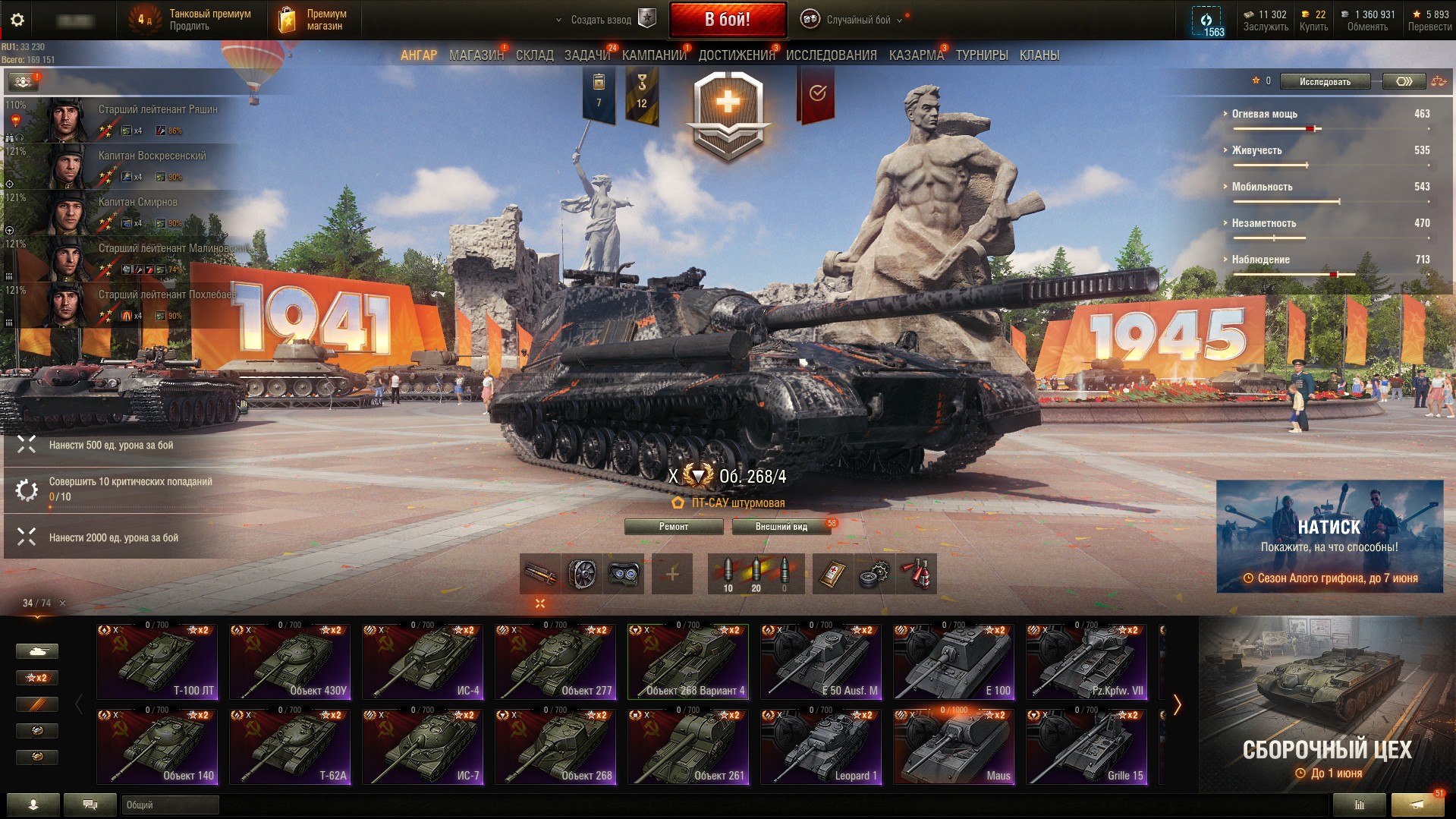Select the Maus tank in the carousel
This screenshot has height=819, width=1456.
click(x=954, y=746)
